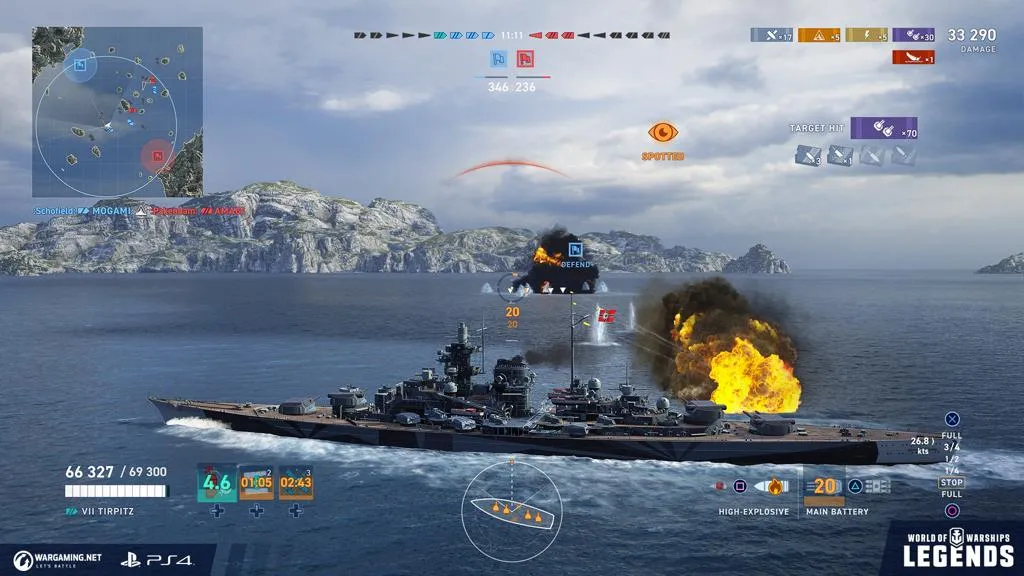The height and width of the screenshot is (576, 1024).
Task: Click the blue allied base capture icon
Action: pyautogui.click(x=498, y=59)
